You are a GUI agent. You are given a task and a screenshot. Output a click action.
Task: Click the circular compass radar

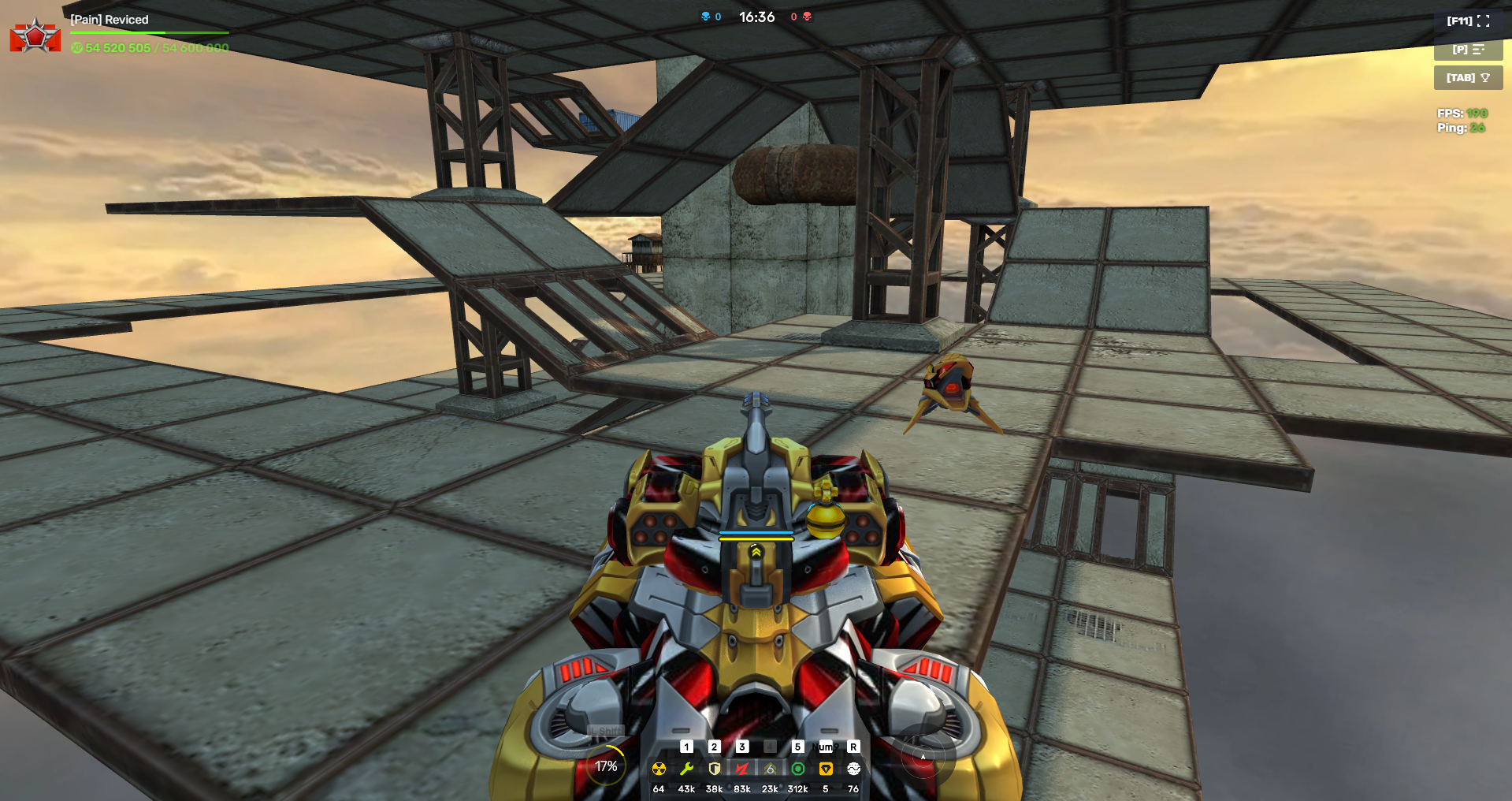(923, 757)
